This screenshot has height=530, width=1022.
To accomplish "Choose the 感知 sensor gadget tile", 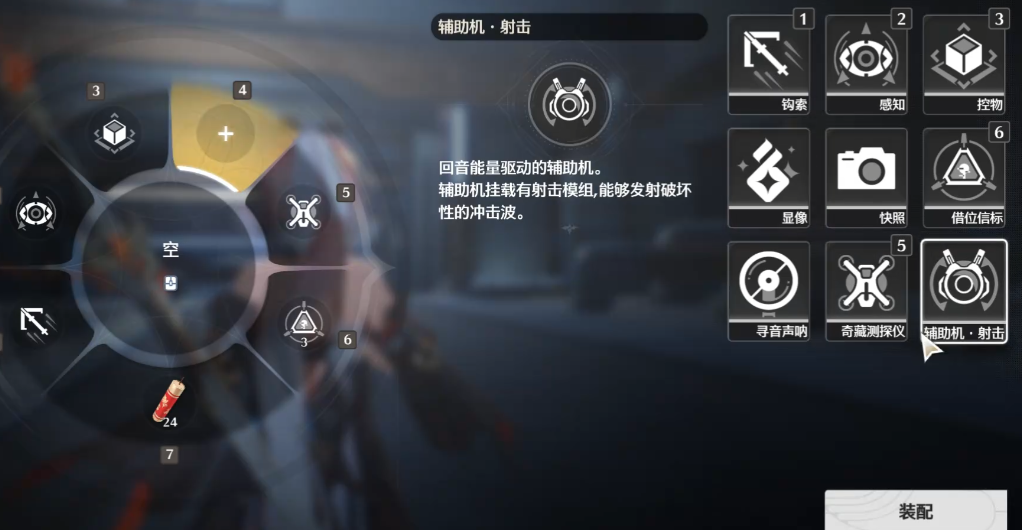I will 866,63.
